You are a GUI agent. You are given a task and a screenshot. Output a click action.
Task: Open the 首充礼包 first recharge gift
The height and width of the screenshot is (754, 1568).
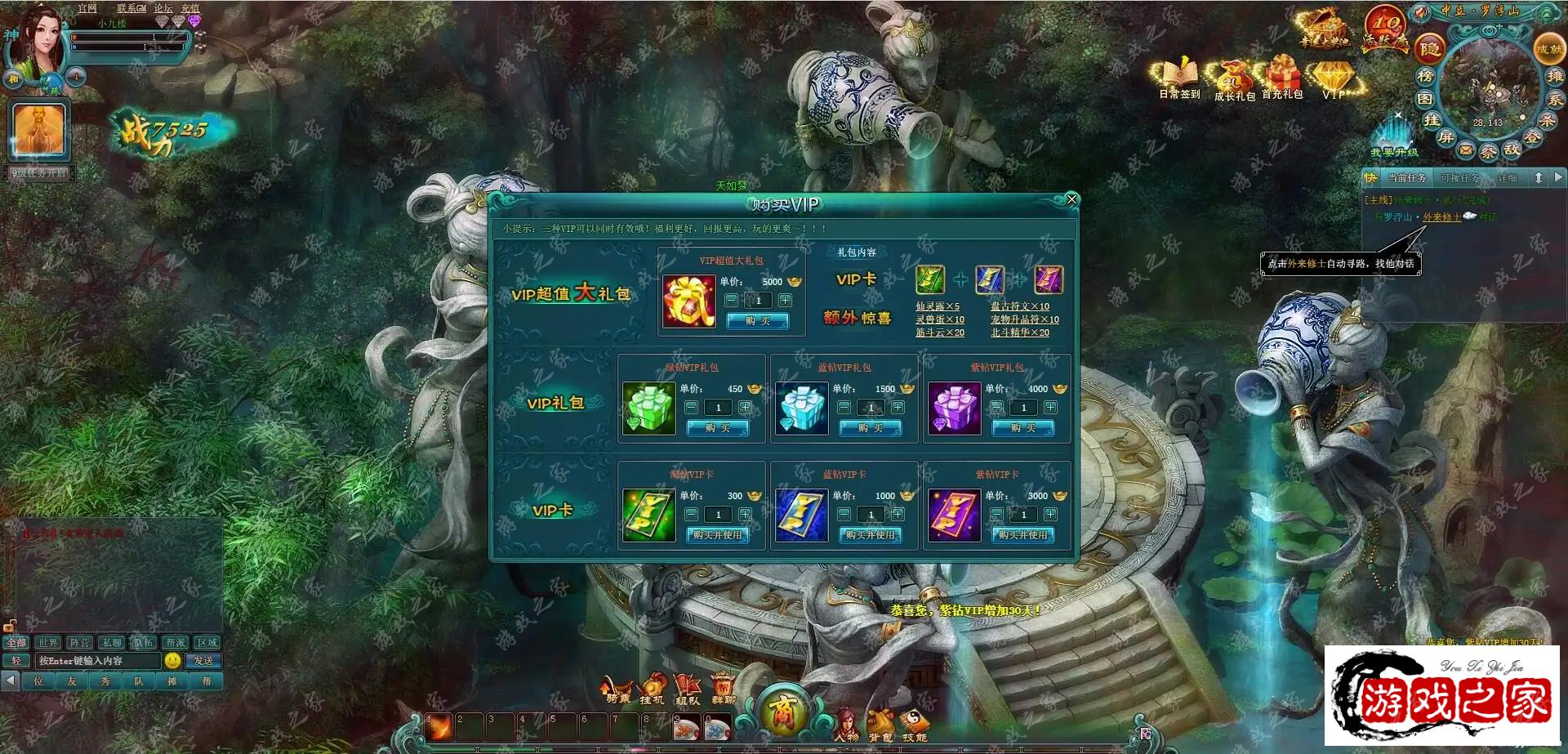click(1281, 78)
